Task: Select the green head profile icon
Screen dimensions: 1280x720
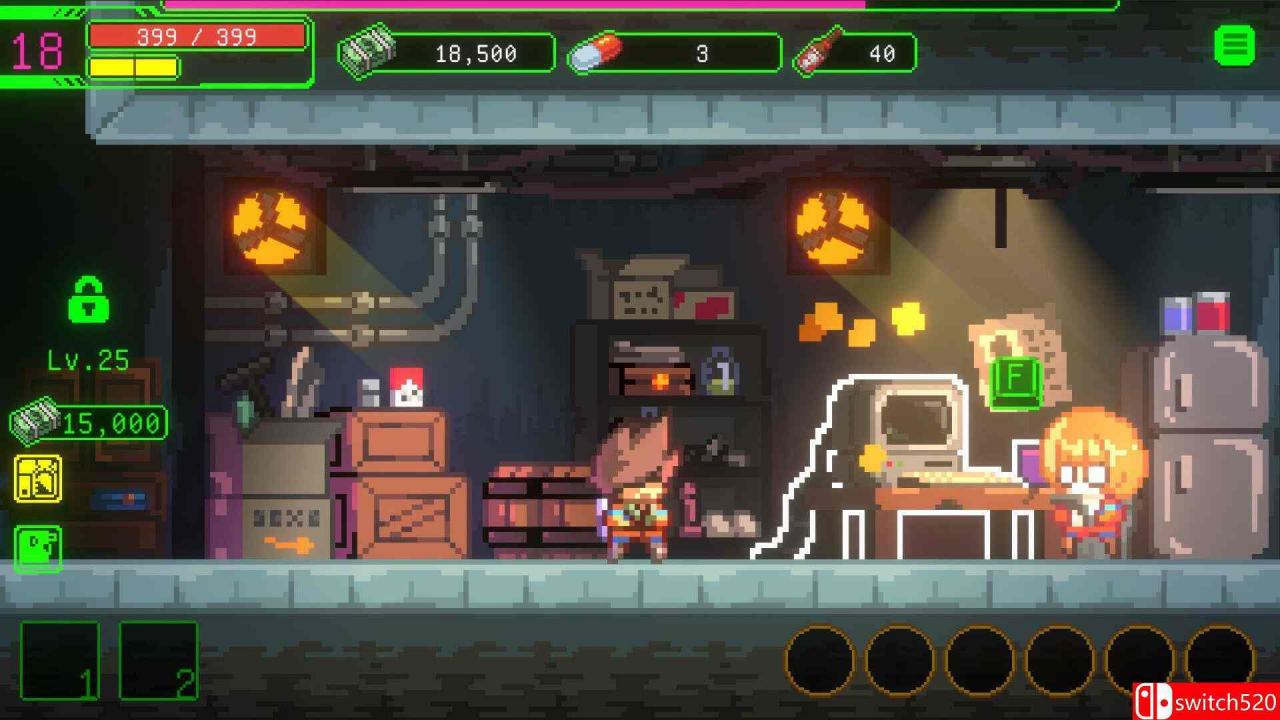Action: (x=38, y=548)
